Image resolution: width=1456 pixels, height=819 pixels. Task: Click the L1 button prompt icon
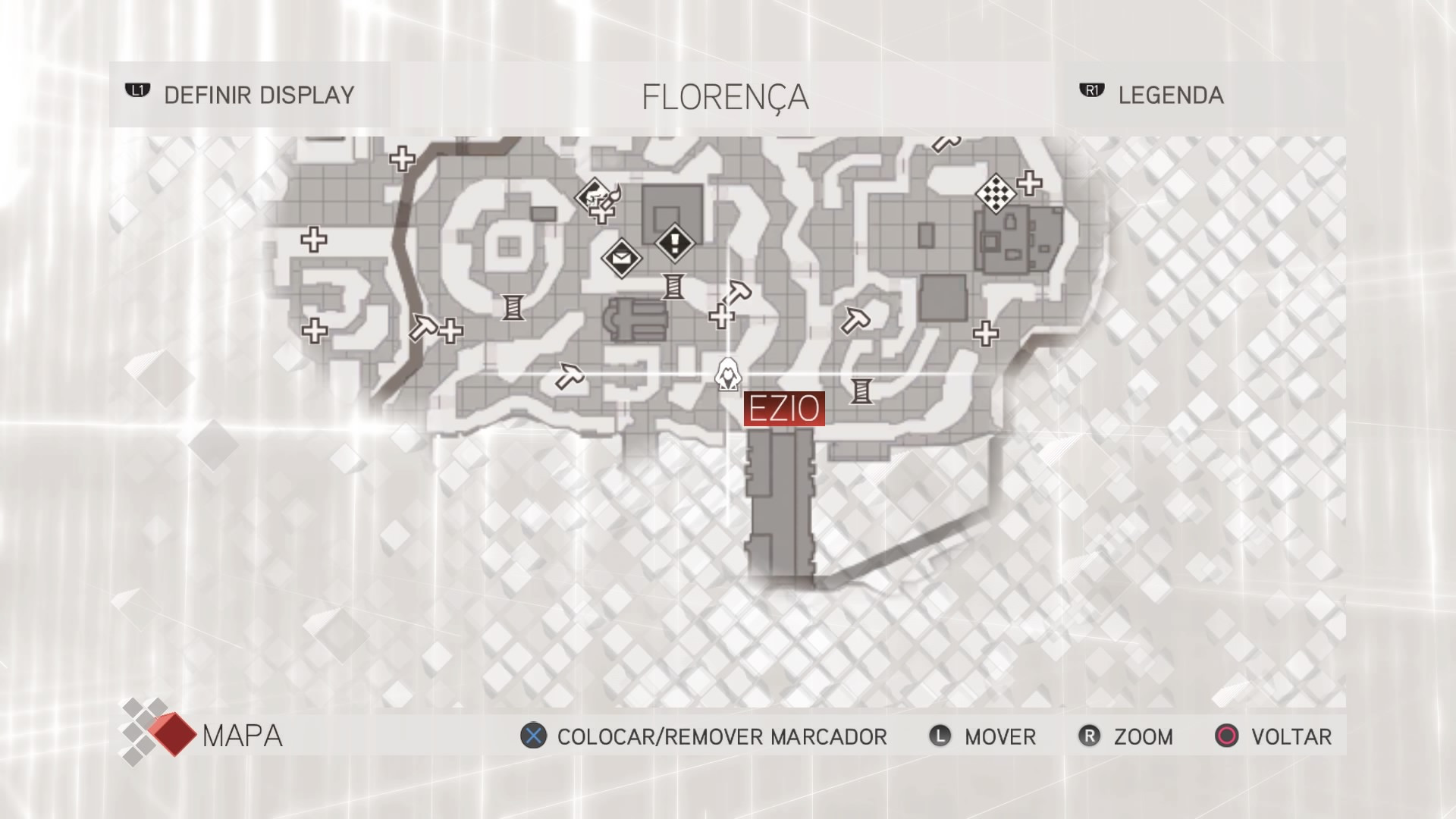point(138,92)
